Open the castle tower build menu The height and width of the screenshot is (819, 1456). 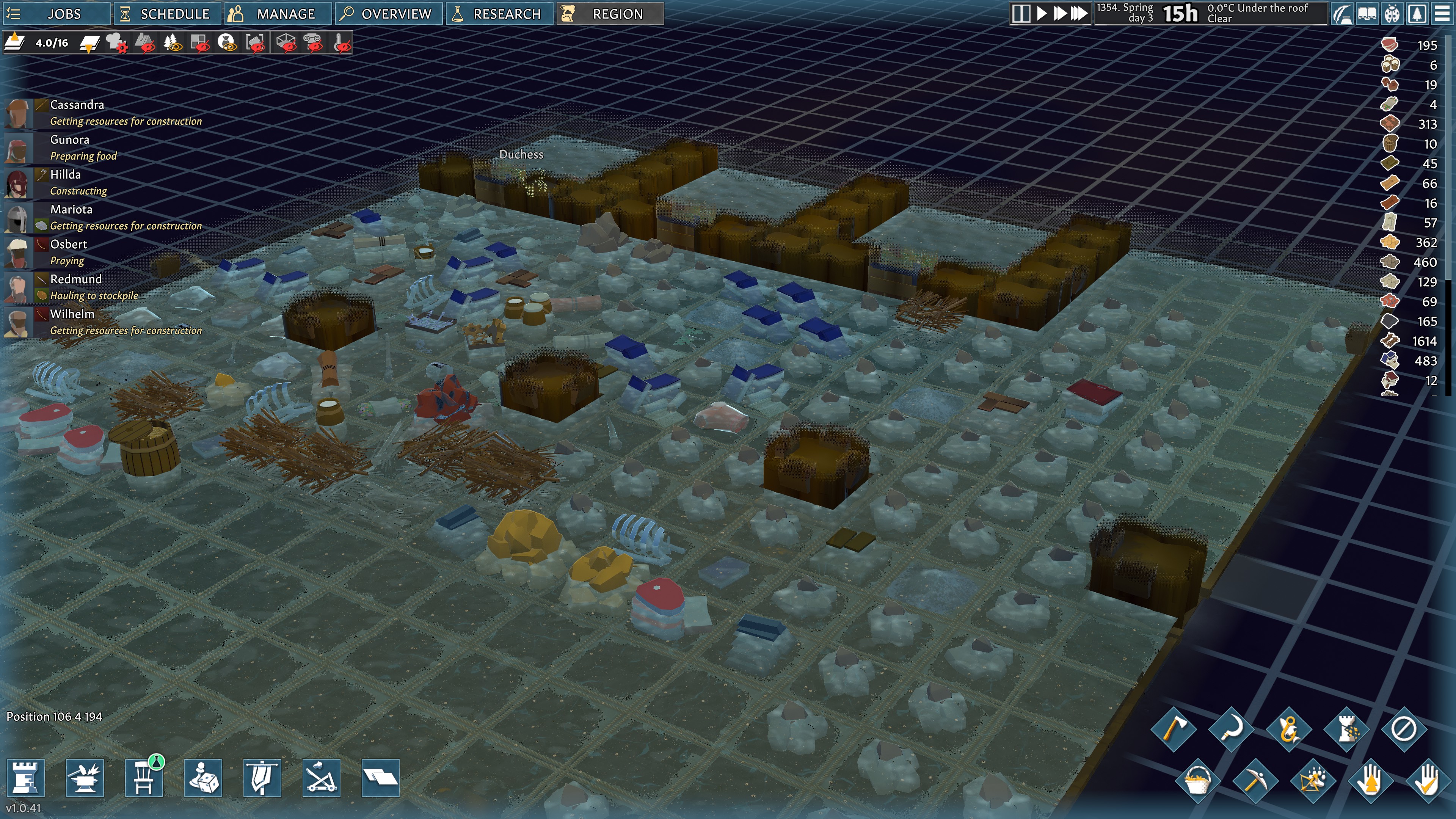point(25,778)
